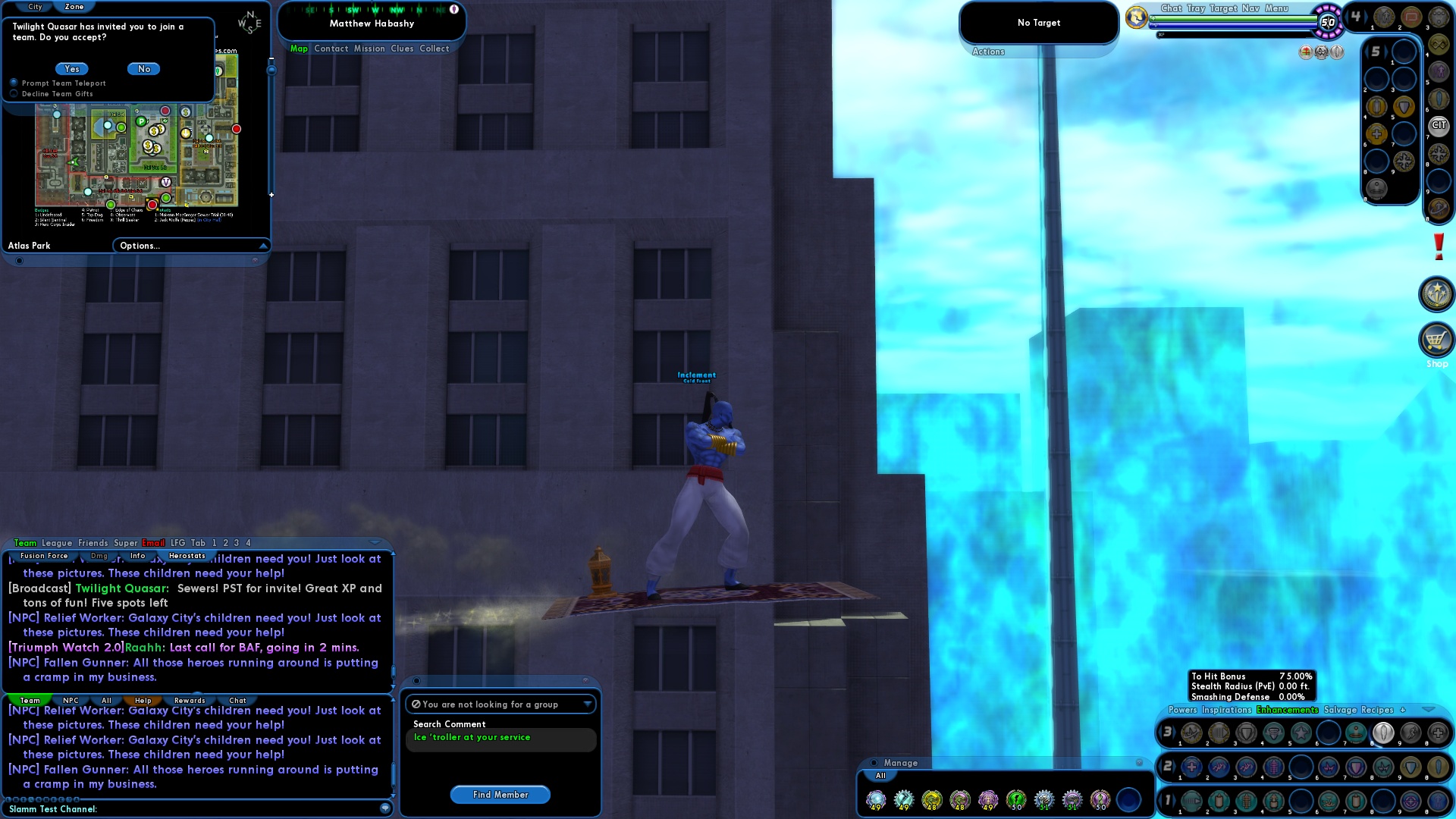The image size is (1456, 819).
Task: Click the hero emblem beside the health bar
Action: click(x=1135, y=17)
